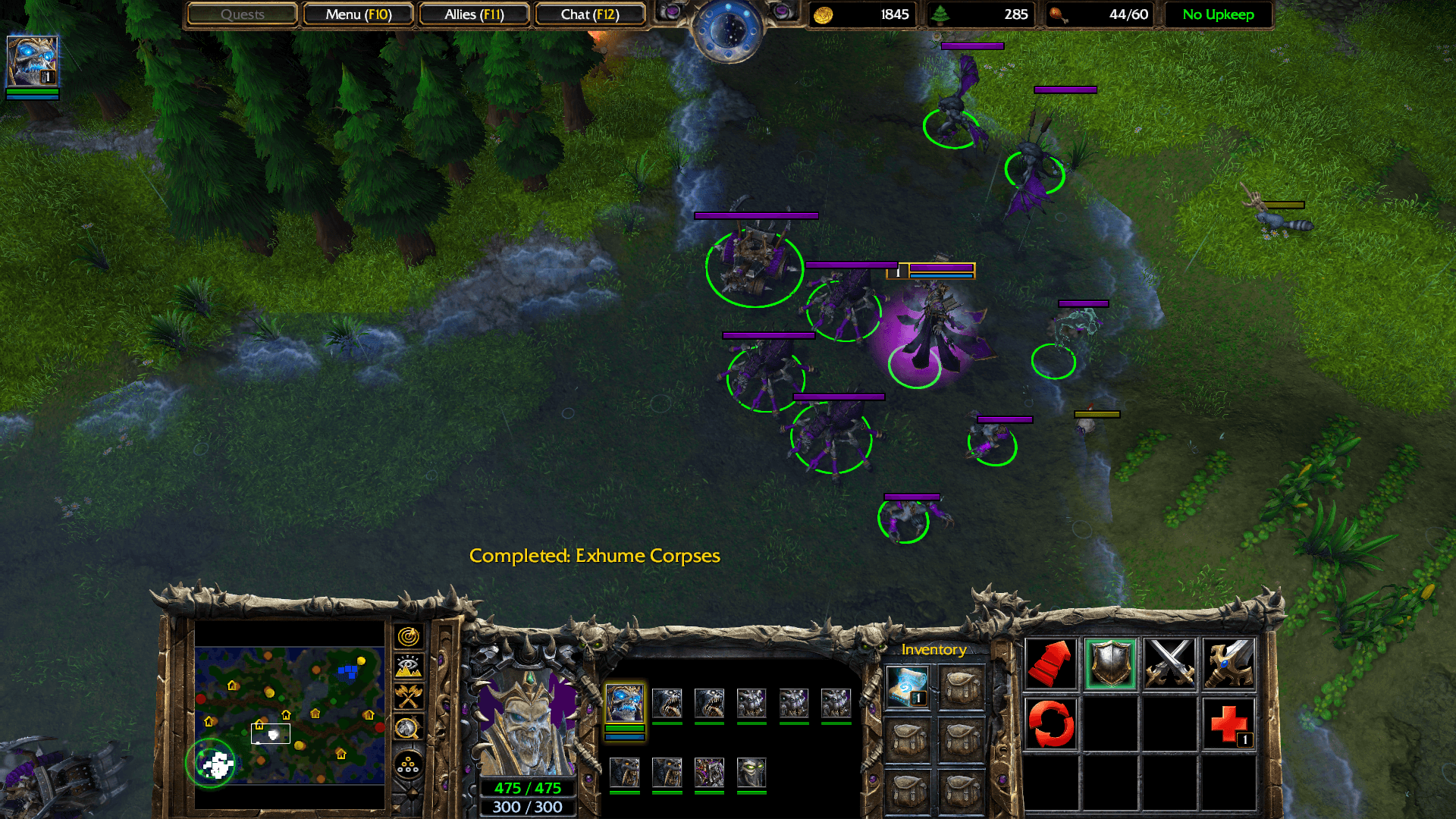
Task: Select the highlighted shield command icon
Action: [x=1110, y=664]
